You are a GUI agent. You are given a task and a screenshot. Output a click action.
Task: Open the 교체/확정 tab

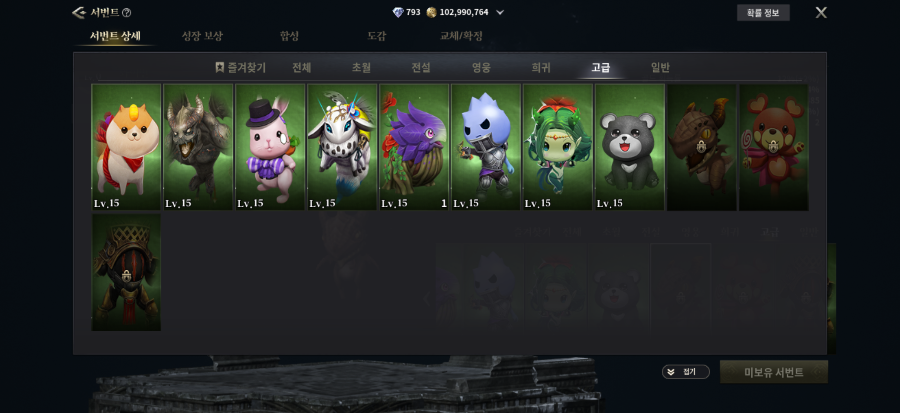click(461, 36)
